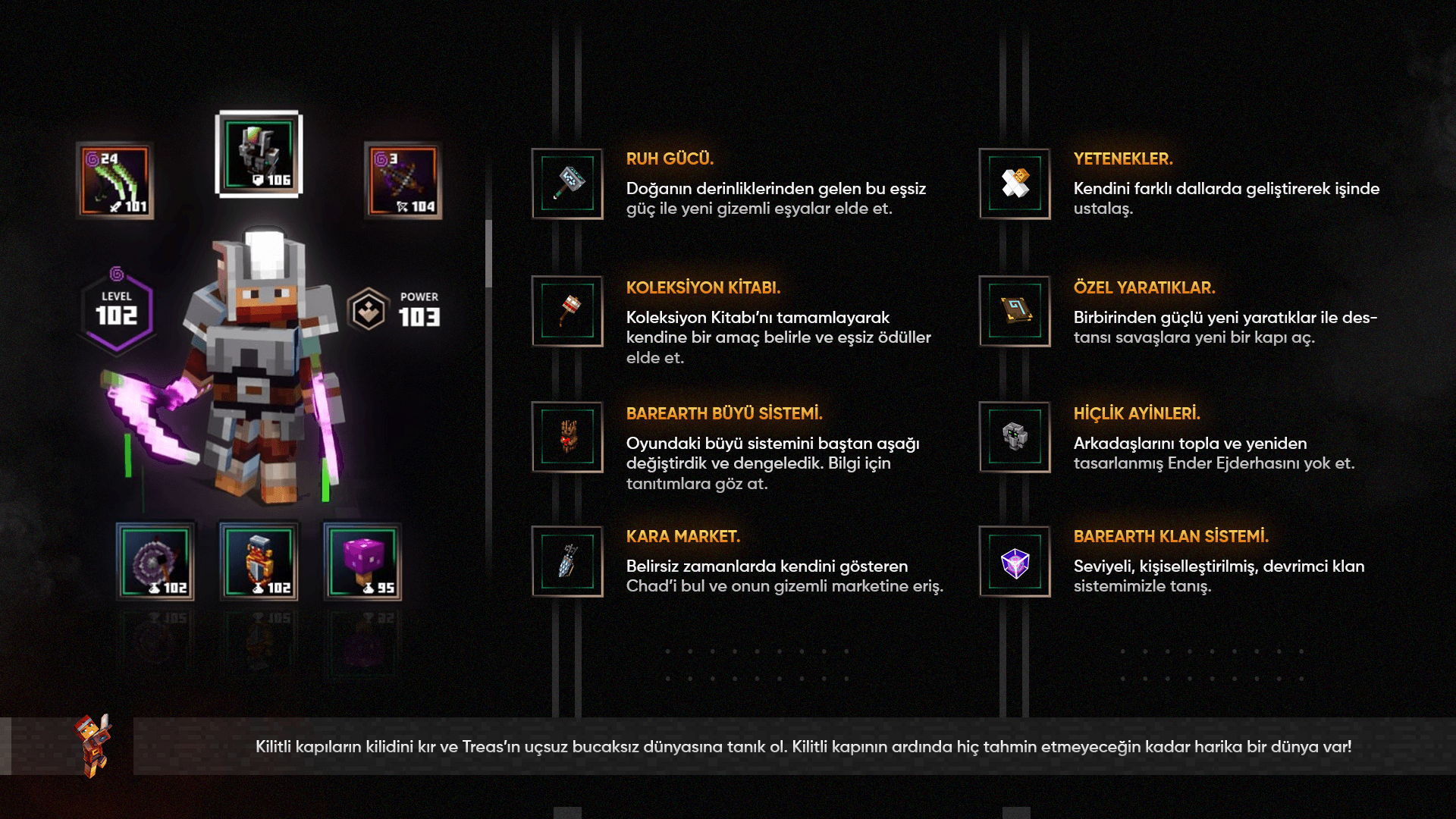Image resolution: width=1456 pixels, height=819 pixels.
Task: Open the Yetenekler feature icon
Action: [1015, 184]
